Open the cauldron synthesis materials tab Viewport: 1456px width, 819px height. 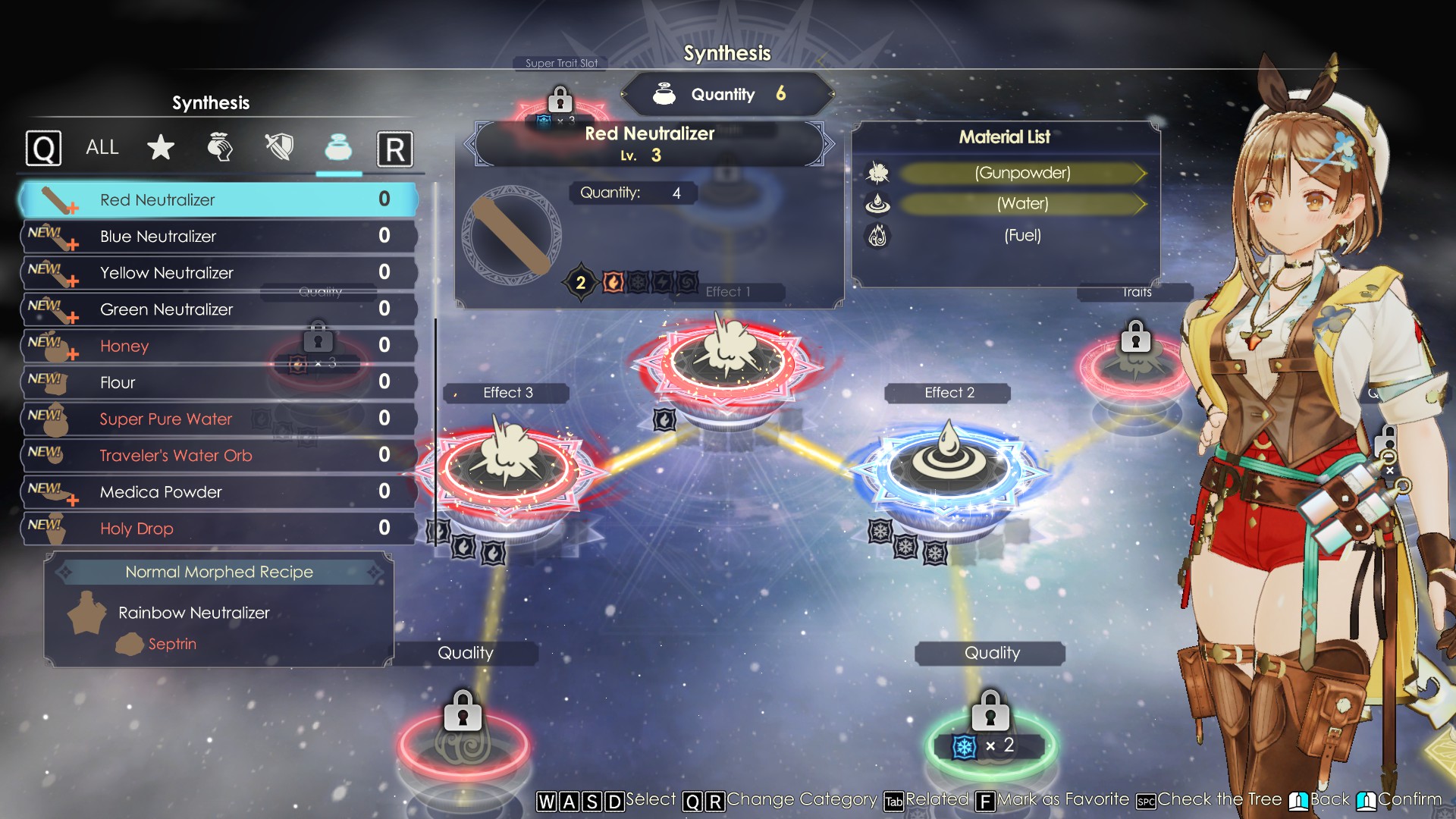tap(338, 148)
